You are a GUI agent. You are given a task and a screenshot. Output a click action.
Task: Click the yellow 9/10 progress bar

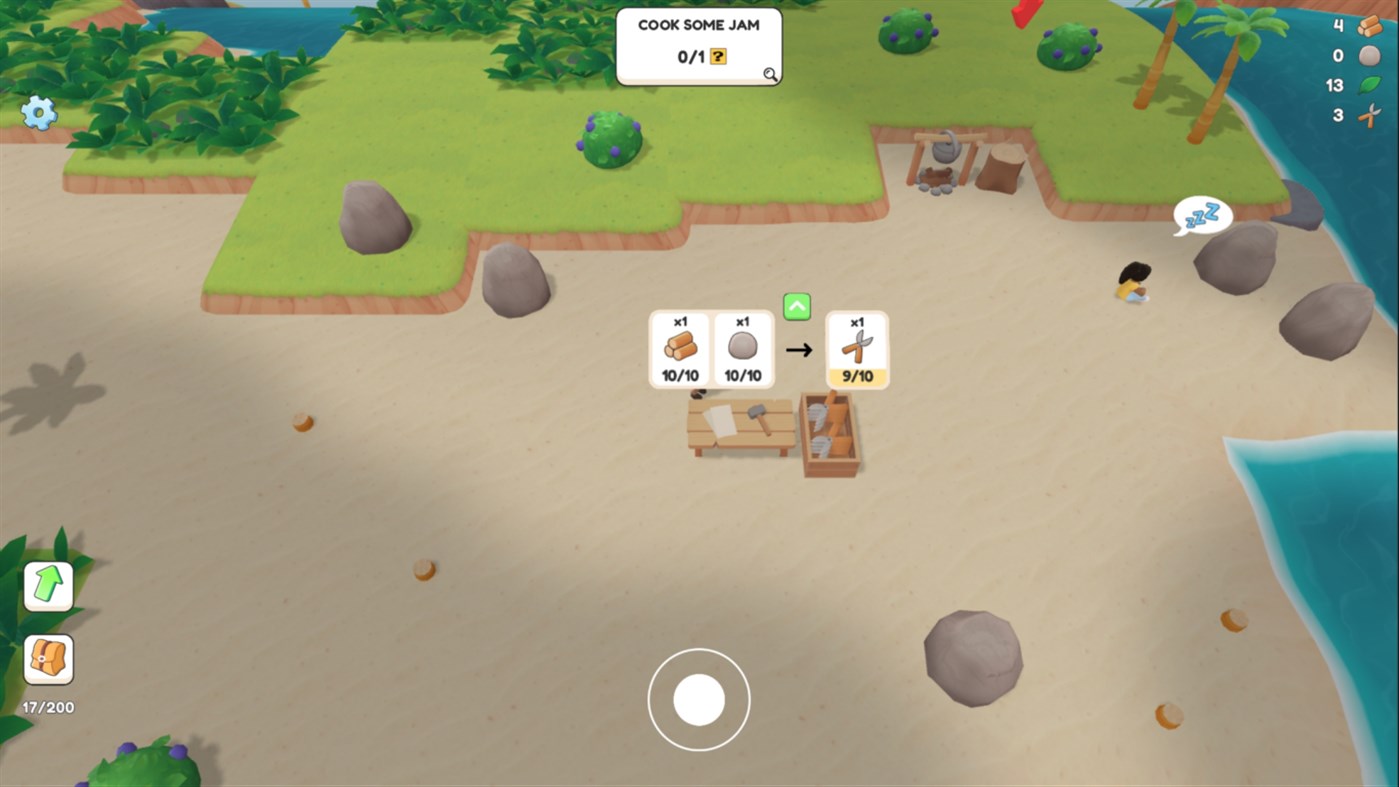pos(856,378)
